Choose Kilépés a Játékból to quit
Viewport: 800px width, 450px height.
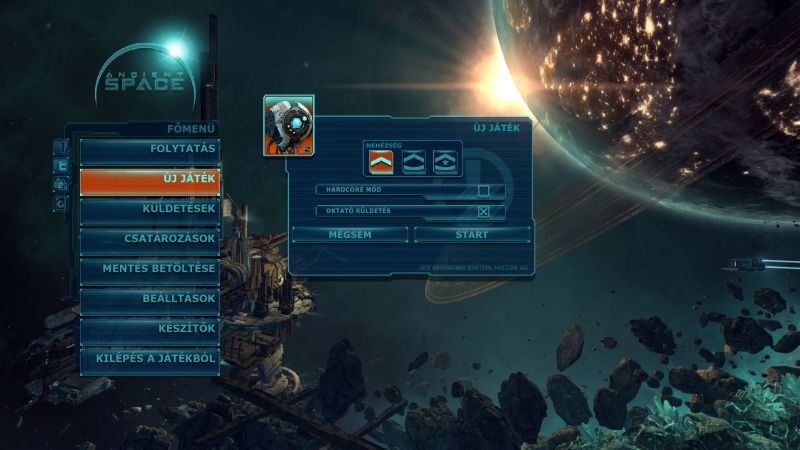point(150,358)
